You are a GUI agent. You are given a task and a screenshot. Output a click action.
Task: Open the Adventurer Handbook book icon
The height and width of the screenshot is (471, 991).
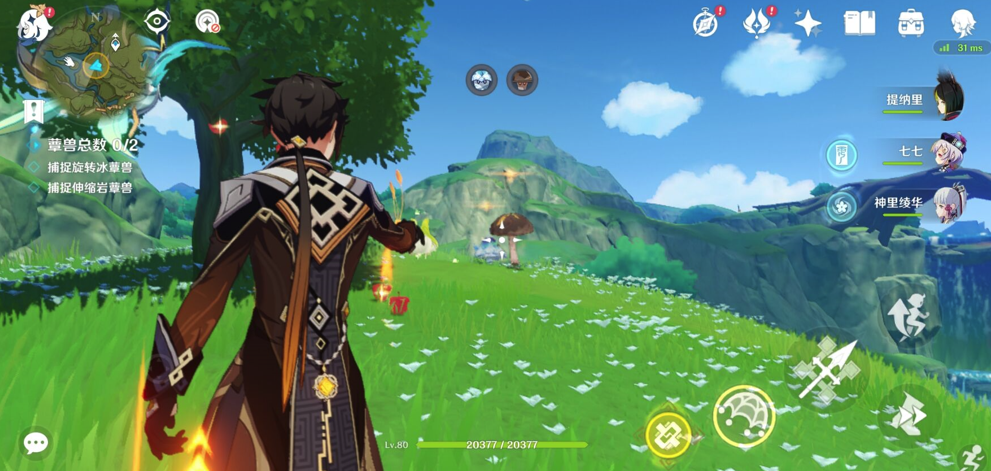click(x=859, y=23)
